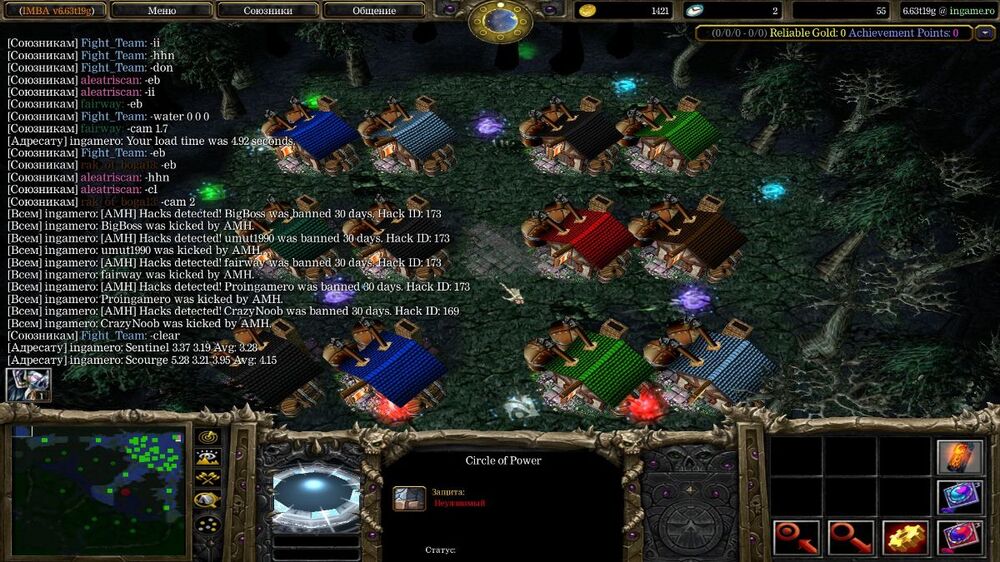Click the formation toggle dots button
The height and width of the screenshot is (562, 1000).
pyautogui.click(x=208, y=523)
